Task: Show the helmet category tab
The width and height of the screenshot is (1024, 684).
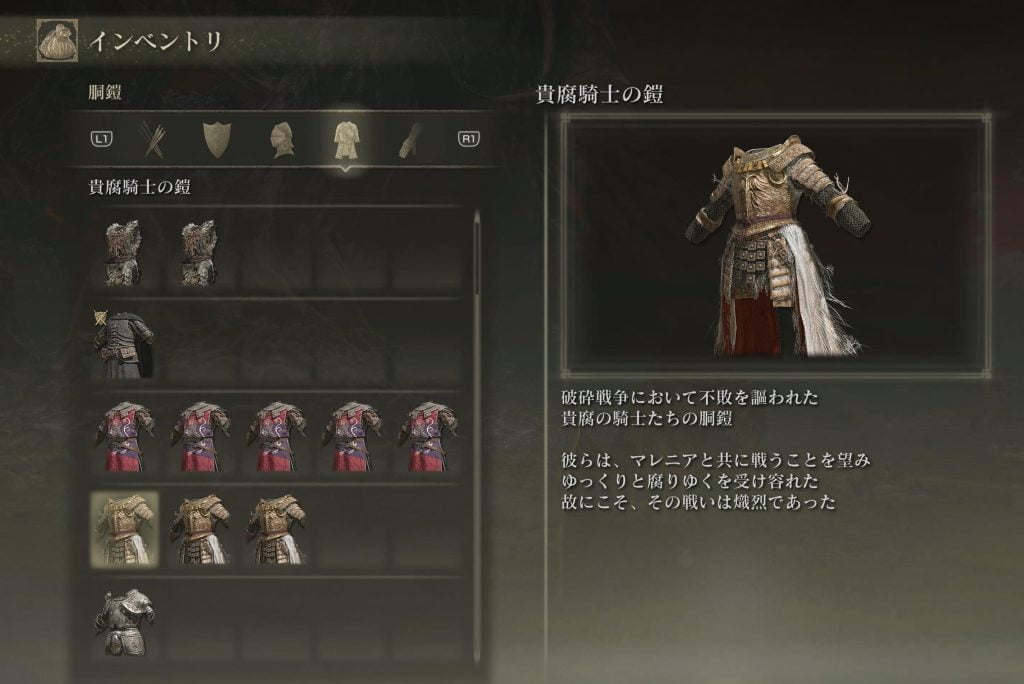Action: point(281,140)
